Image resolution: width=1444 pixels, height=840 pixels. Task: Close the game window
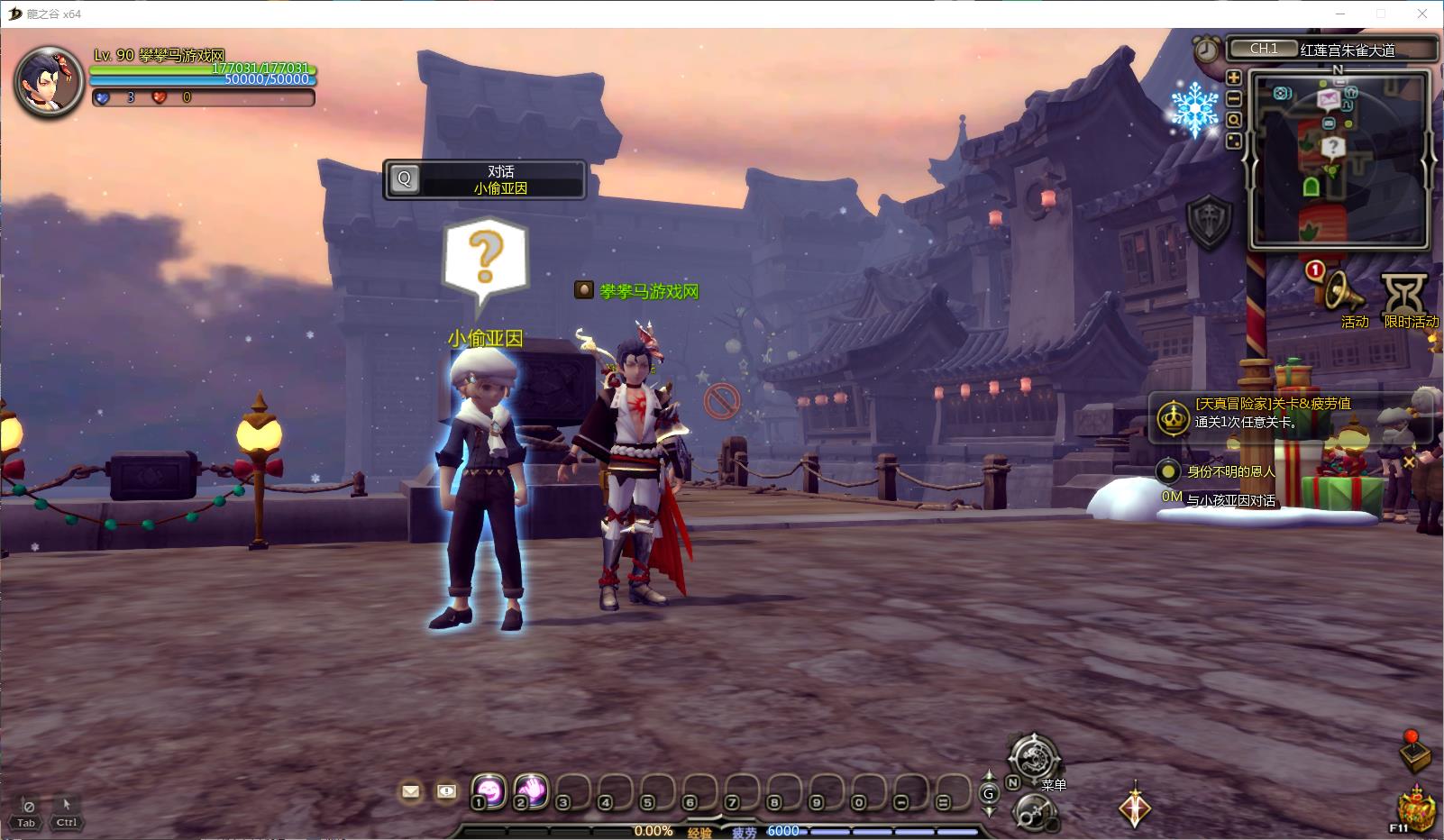[x=1423, y=14]
